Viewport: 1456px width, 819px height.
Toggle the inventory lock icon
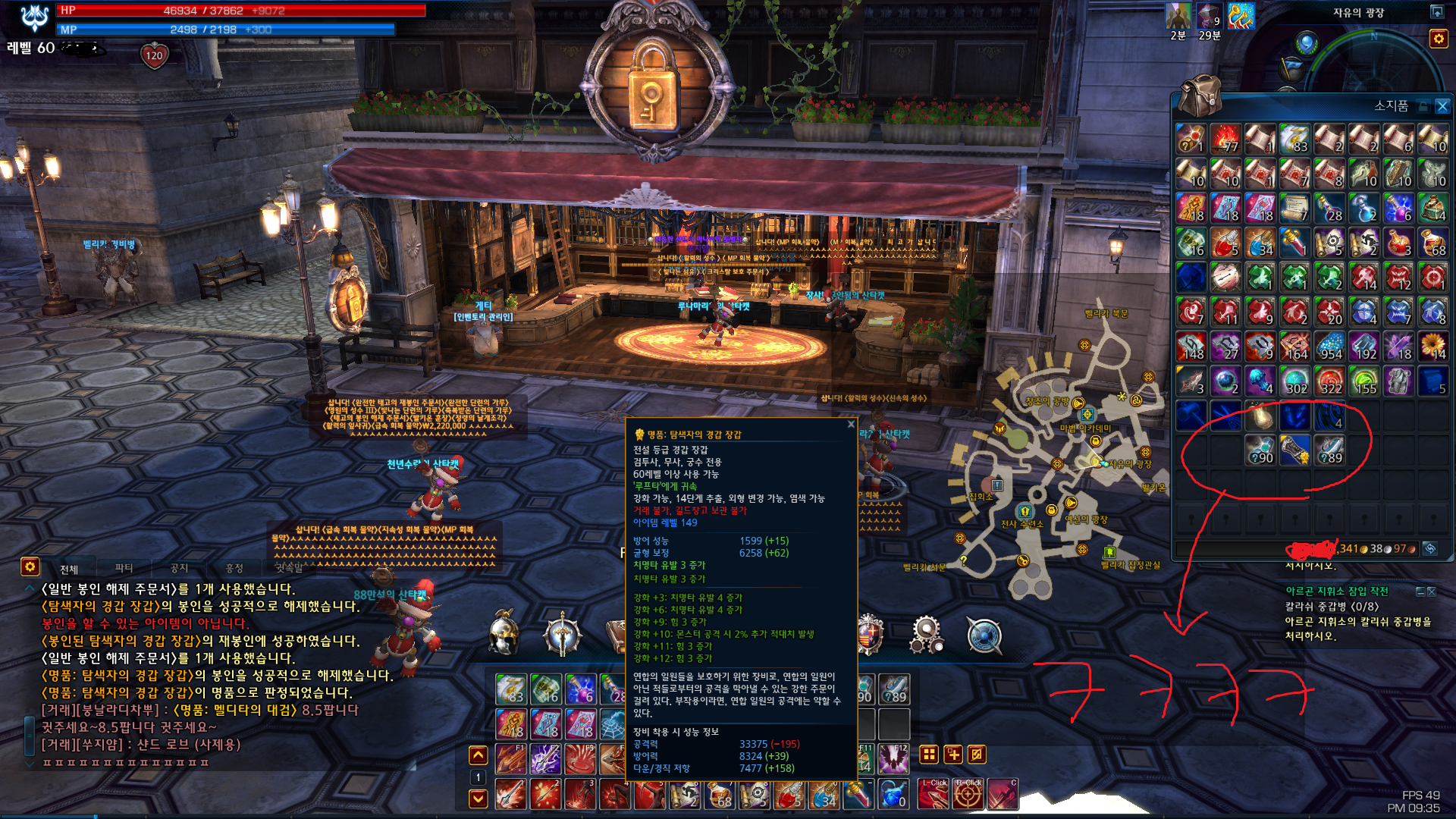pyautogui.click(x=1423, y=107)
